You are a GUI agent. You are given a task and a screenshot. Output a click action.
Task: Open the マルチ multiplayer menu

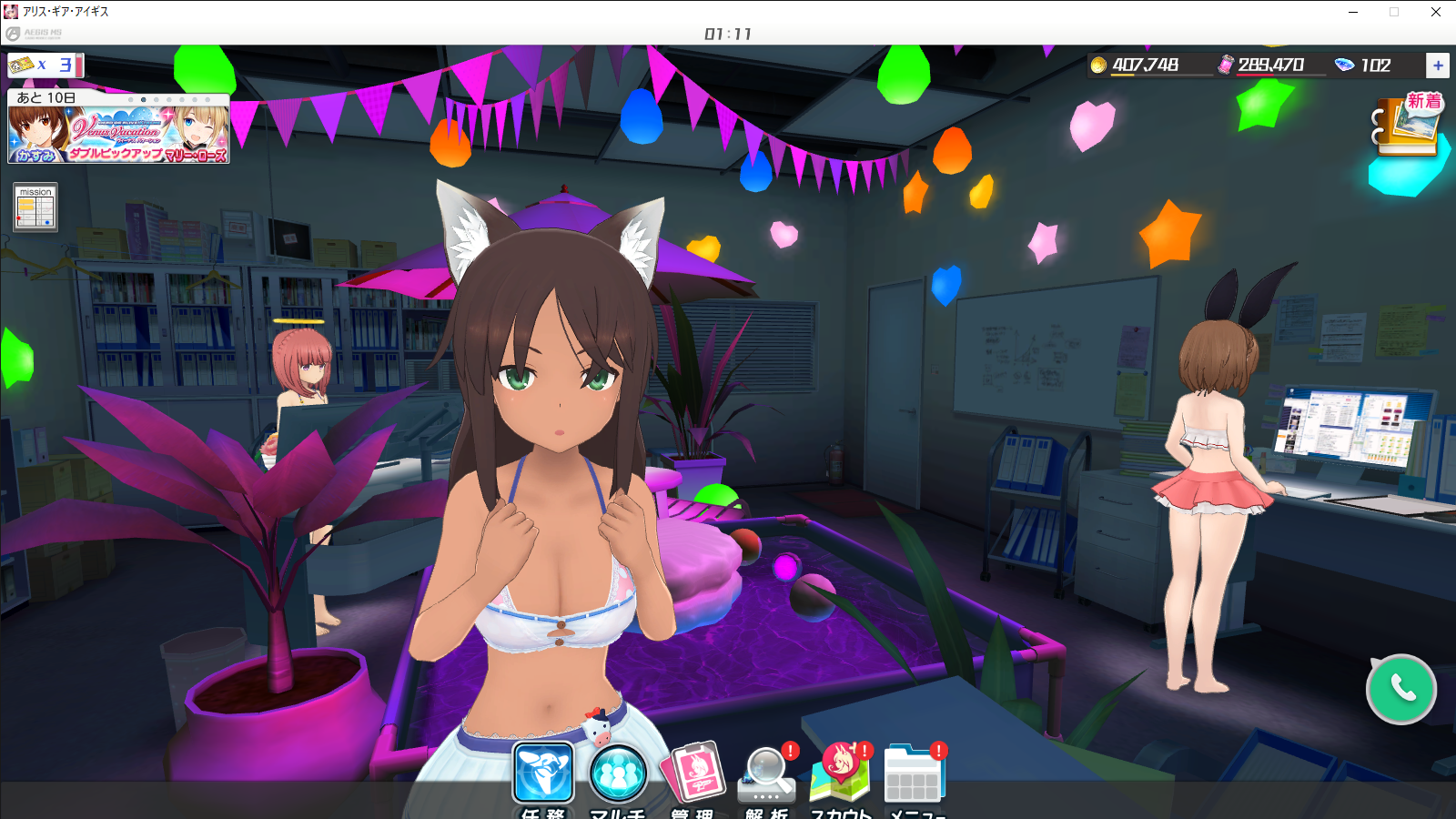[x=618, y=773]
